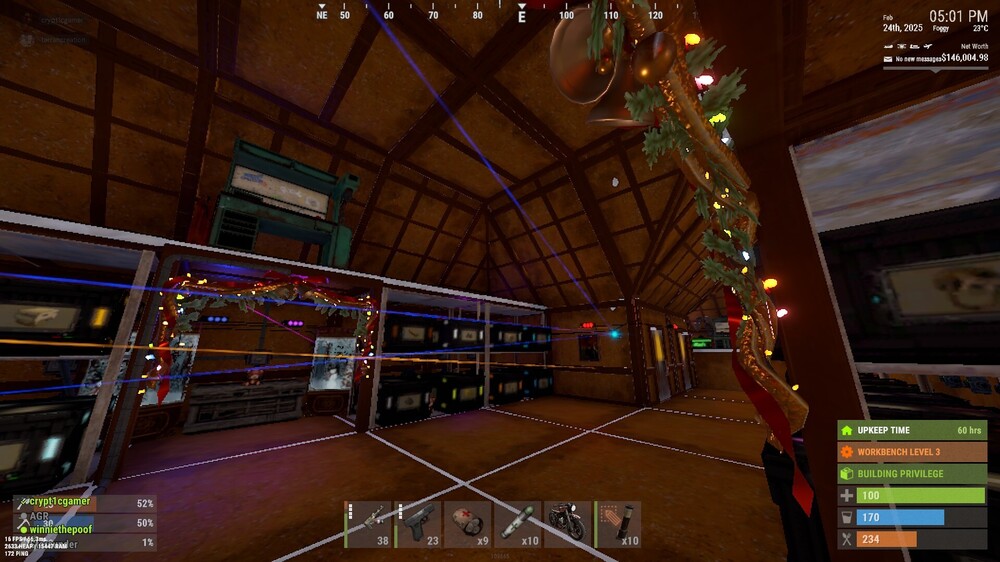Select the motorbike hotbar slot
The width and height of the screenshot is (1000, 562).
[x=567, y=524]
